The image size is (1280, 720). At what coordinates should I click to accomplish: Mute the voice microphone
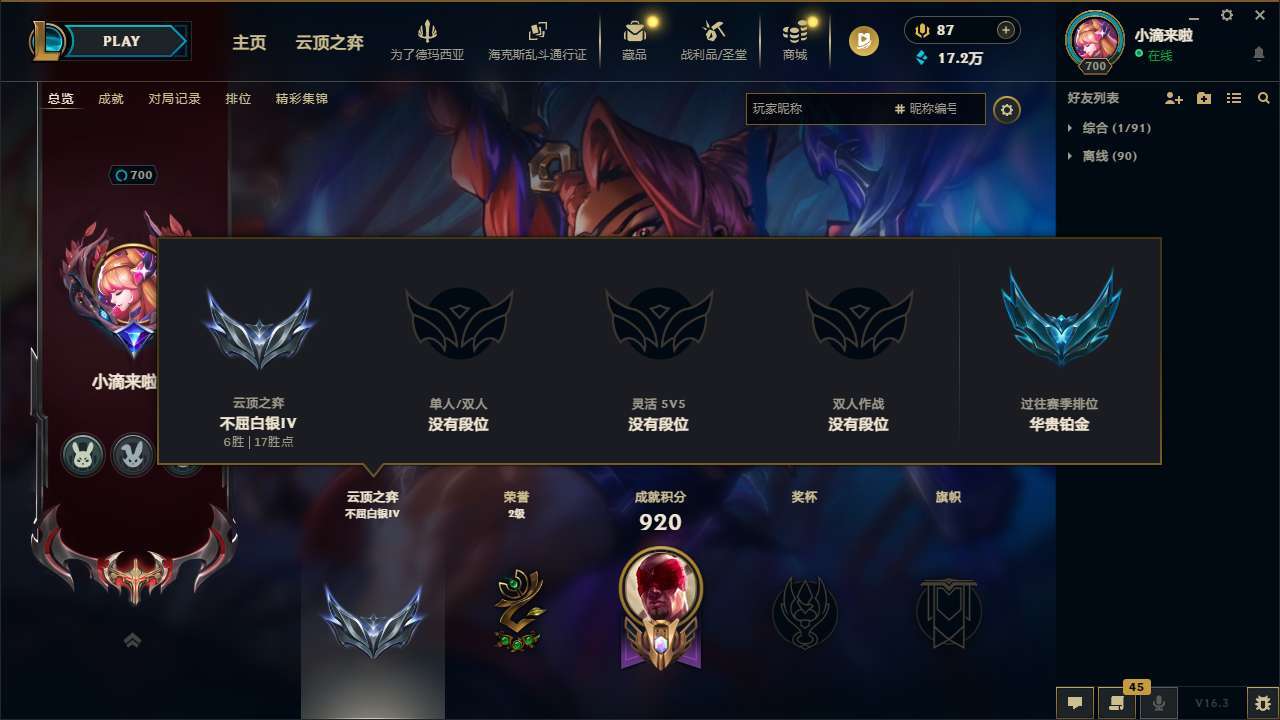(1158, 703)
